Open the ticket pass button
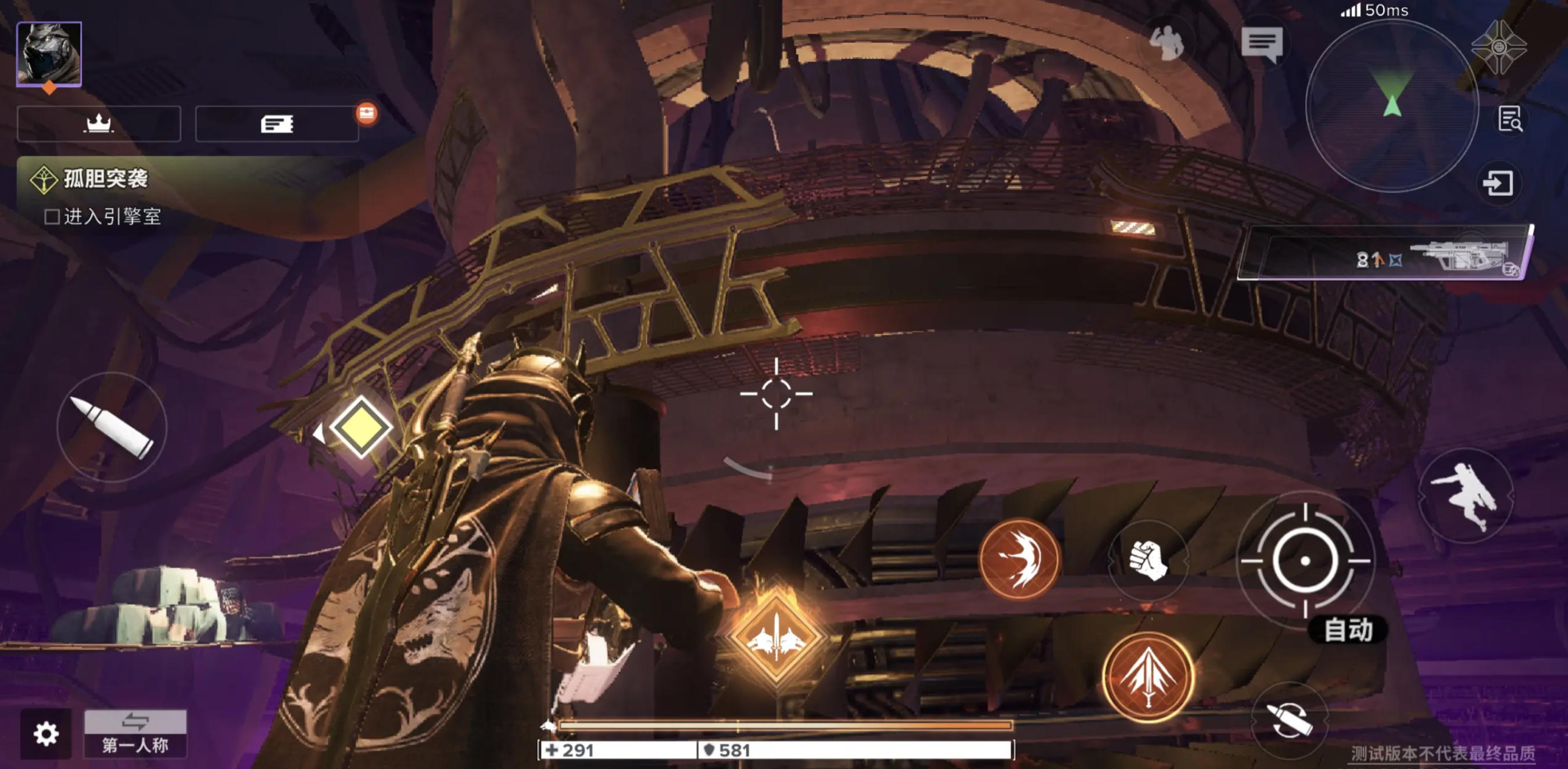The height and width of the screenshot is (769, 1568). click(277, 124)
